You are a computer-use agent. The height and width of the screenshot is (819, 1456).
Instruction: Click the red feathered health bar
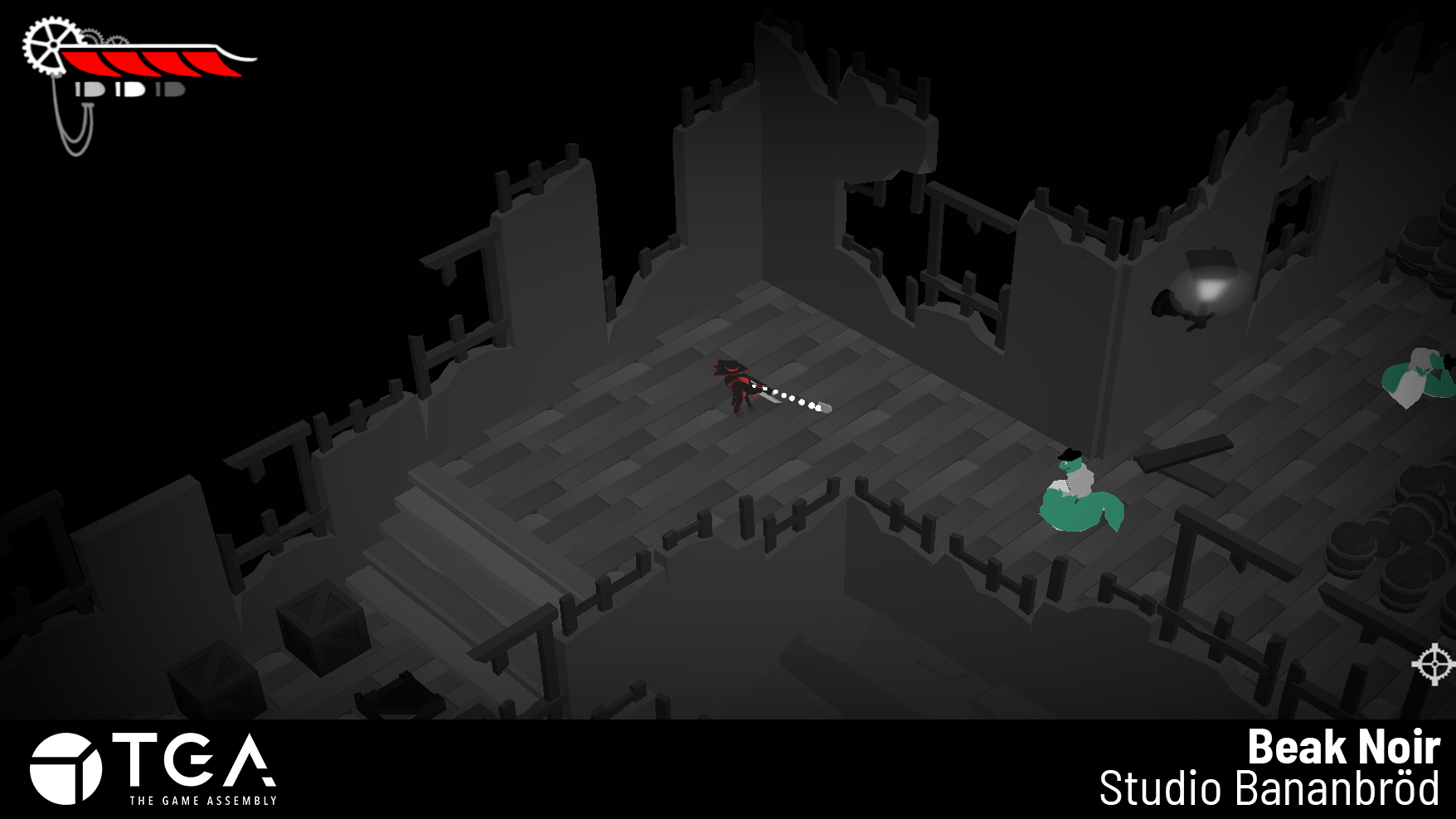[x=141, y=63]
